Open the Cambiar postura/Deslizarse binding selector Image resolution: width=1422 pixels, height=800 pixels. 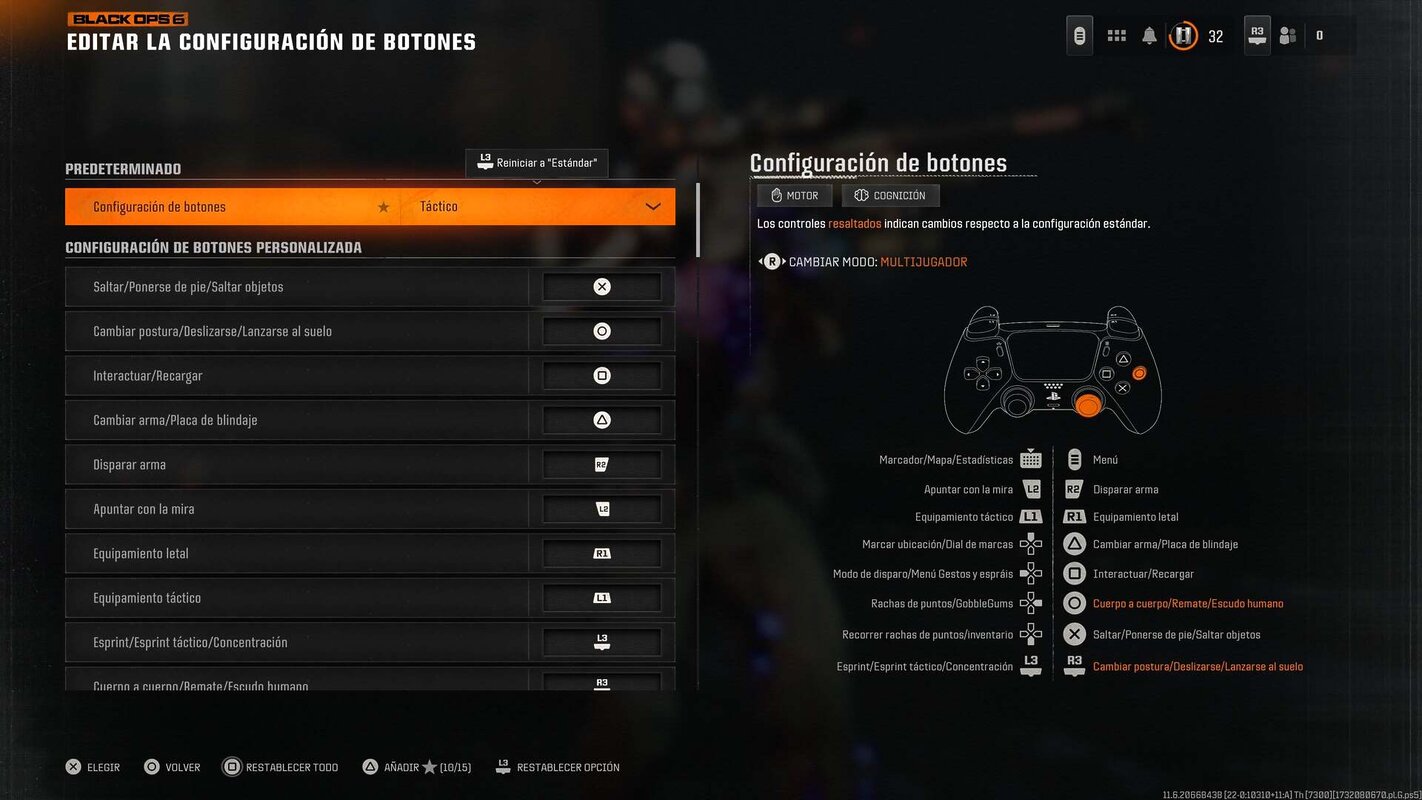pos(601,330)
